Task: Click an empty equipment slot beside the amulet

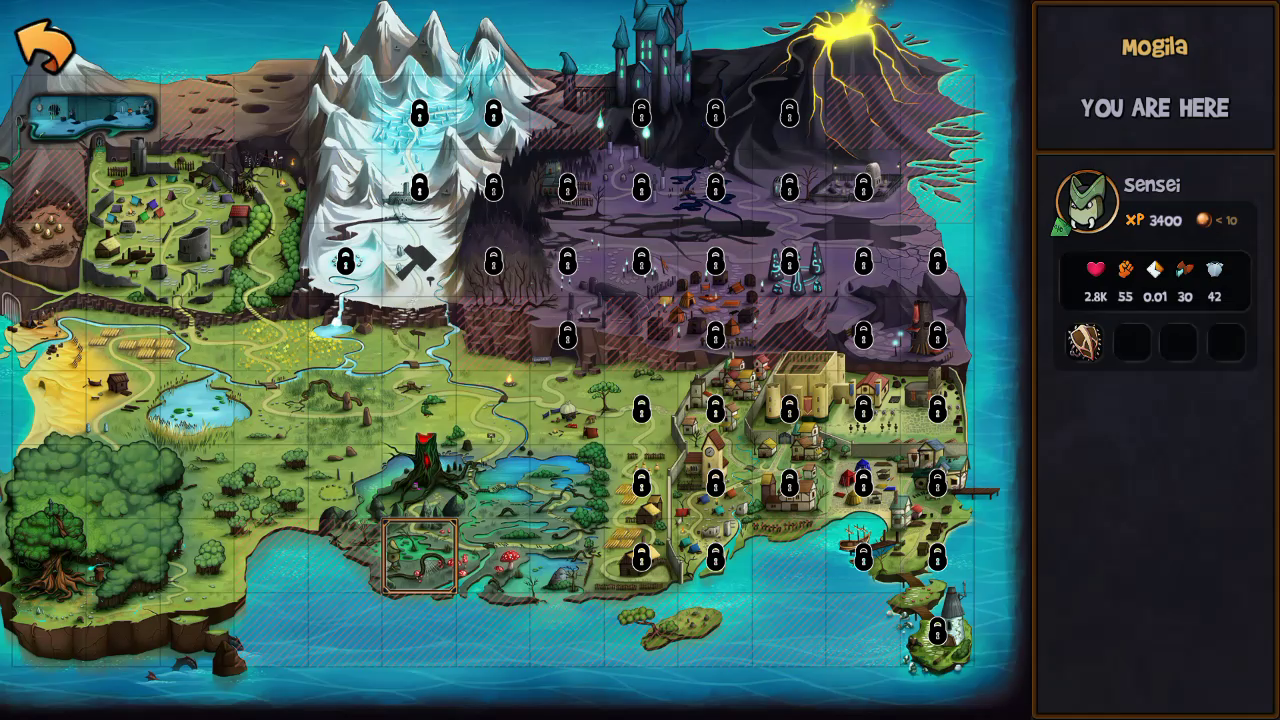Action: click(1131, 341)
